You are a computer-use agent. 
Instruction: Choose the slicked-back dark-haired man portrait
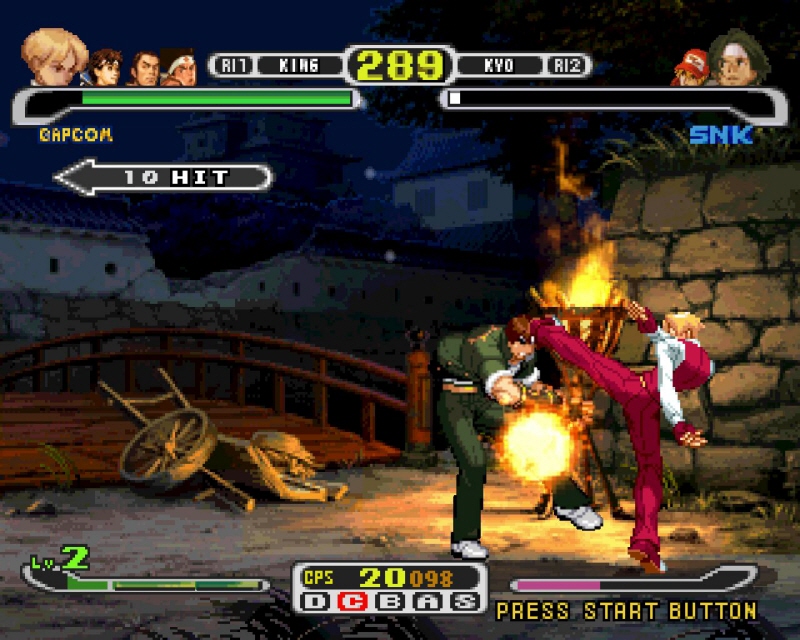pyautogui.click(x=143, y=68)
